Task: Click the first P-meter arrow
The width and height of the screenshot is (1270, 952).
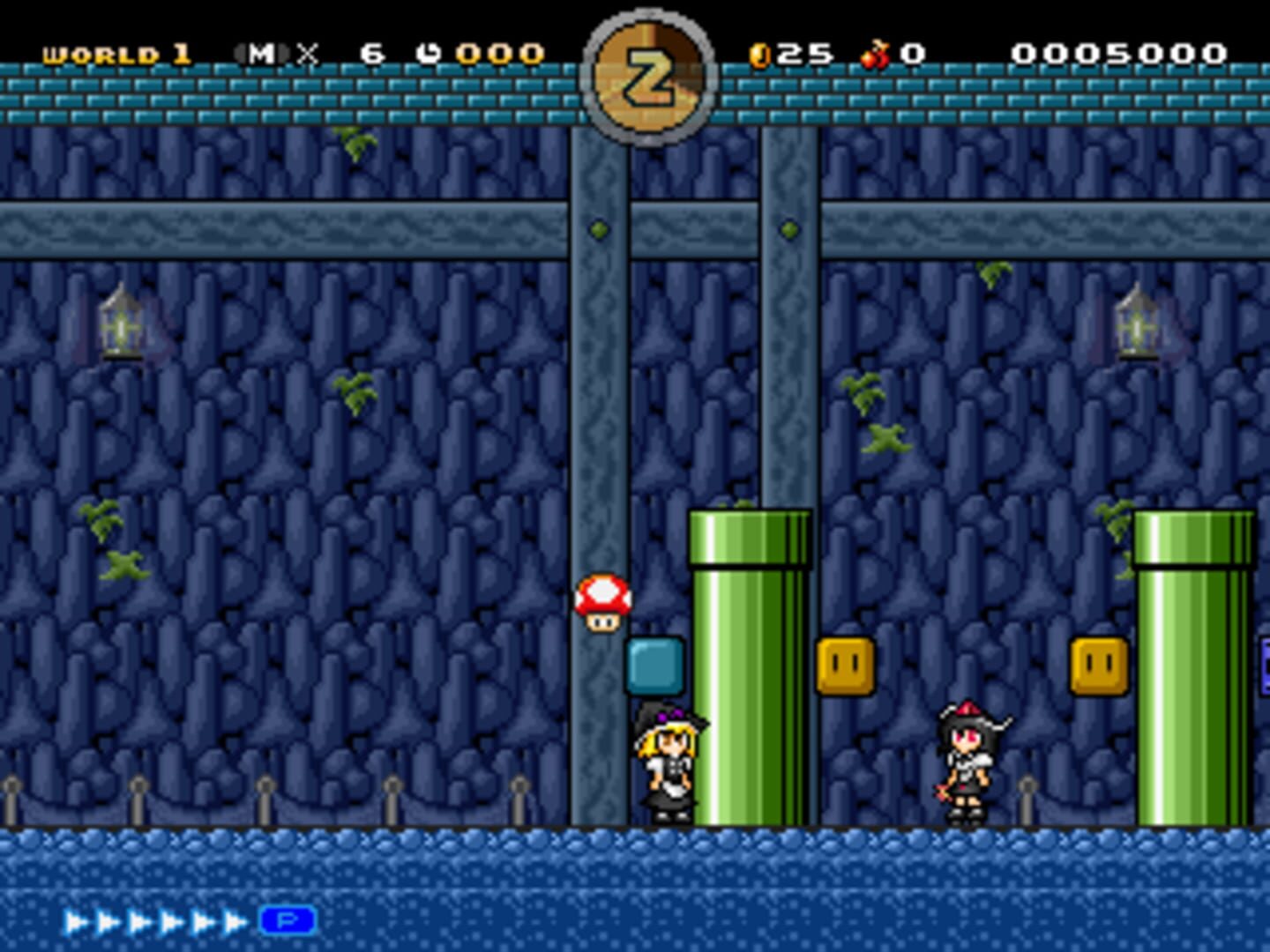Action: 75,919
